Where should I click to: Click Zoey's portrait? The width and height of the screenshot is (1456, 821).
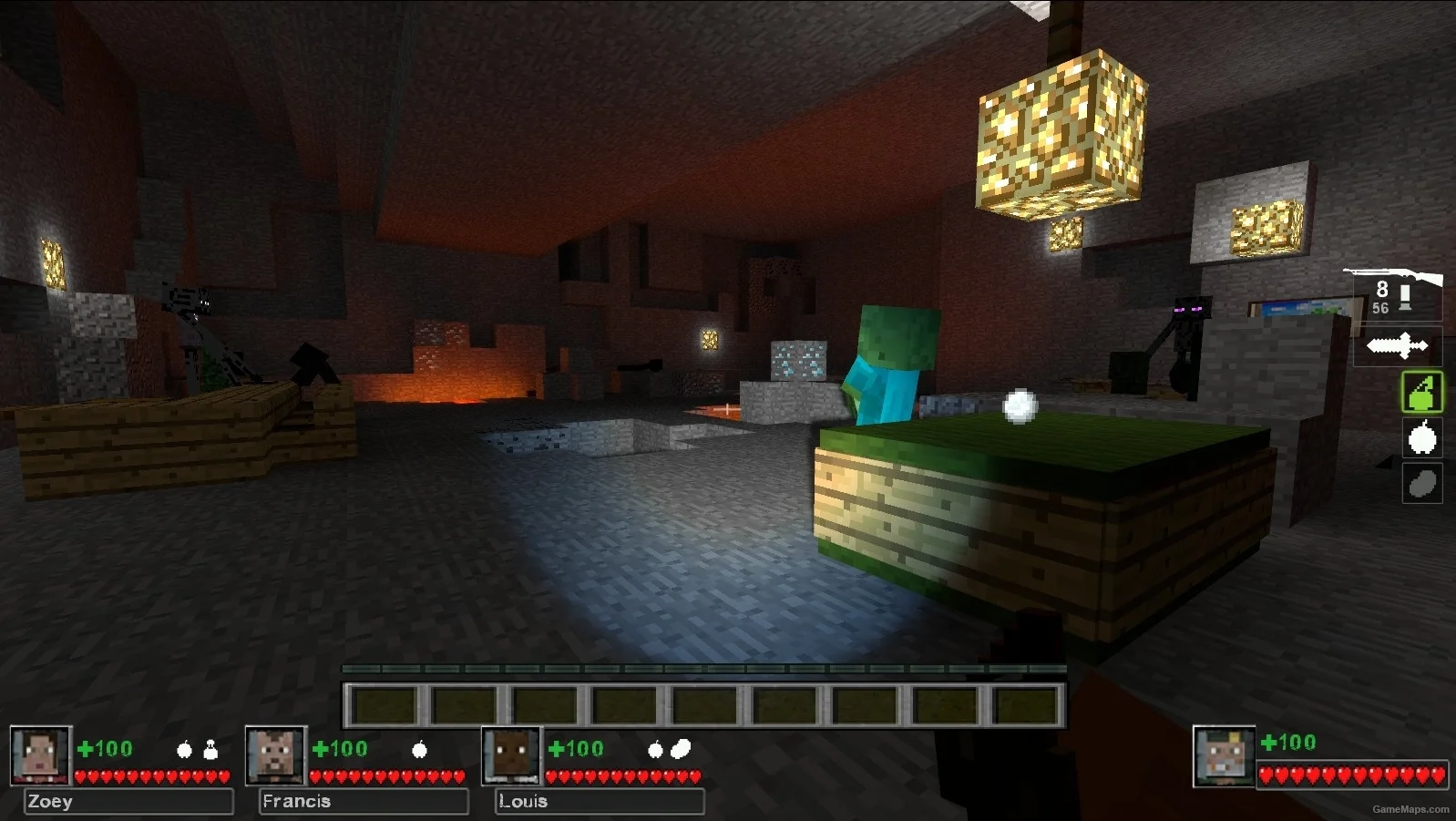[x=40, y=755]
